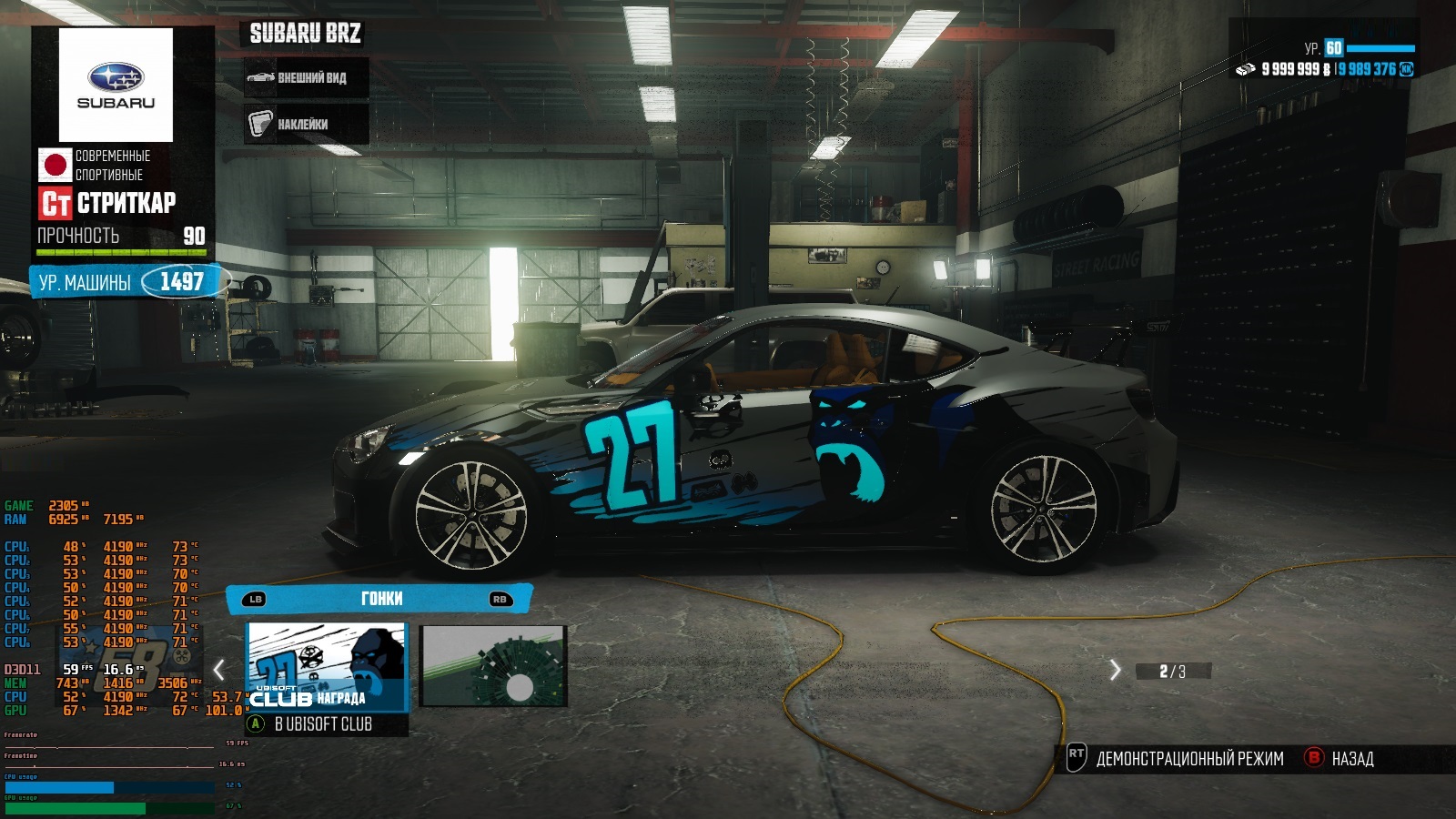Choose the green circular pattern livery thumbnail

[x=493, y=666]
